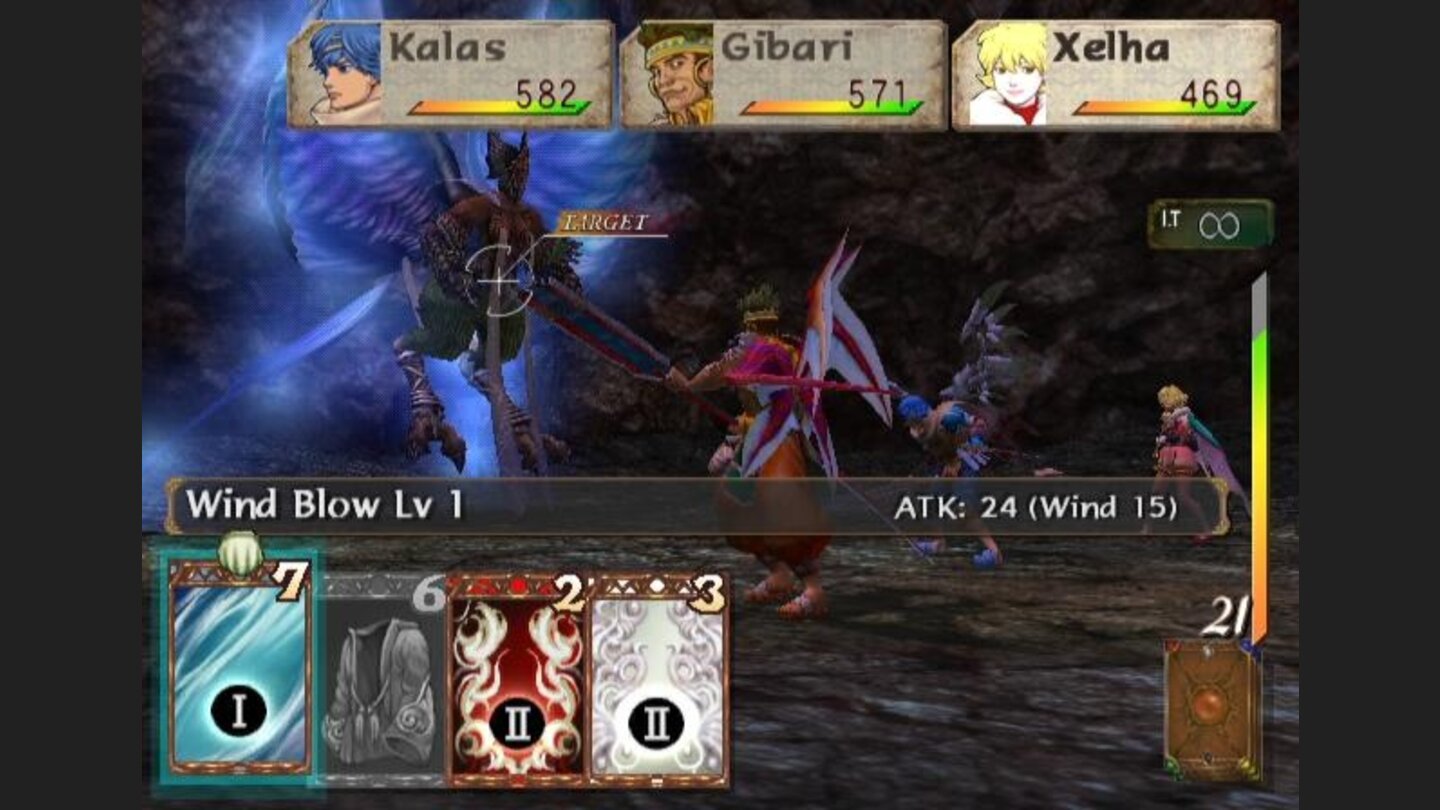Image resolution: width=1440 pixels, height=810 pixels.
Task: Click the 582 HP label on Kalas's panel
Action: (x=546, y=92)
